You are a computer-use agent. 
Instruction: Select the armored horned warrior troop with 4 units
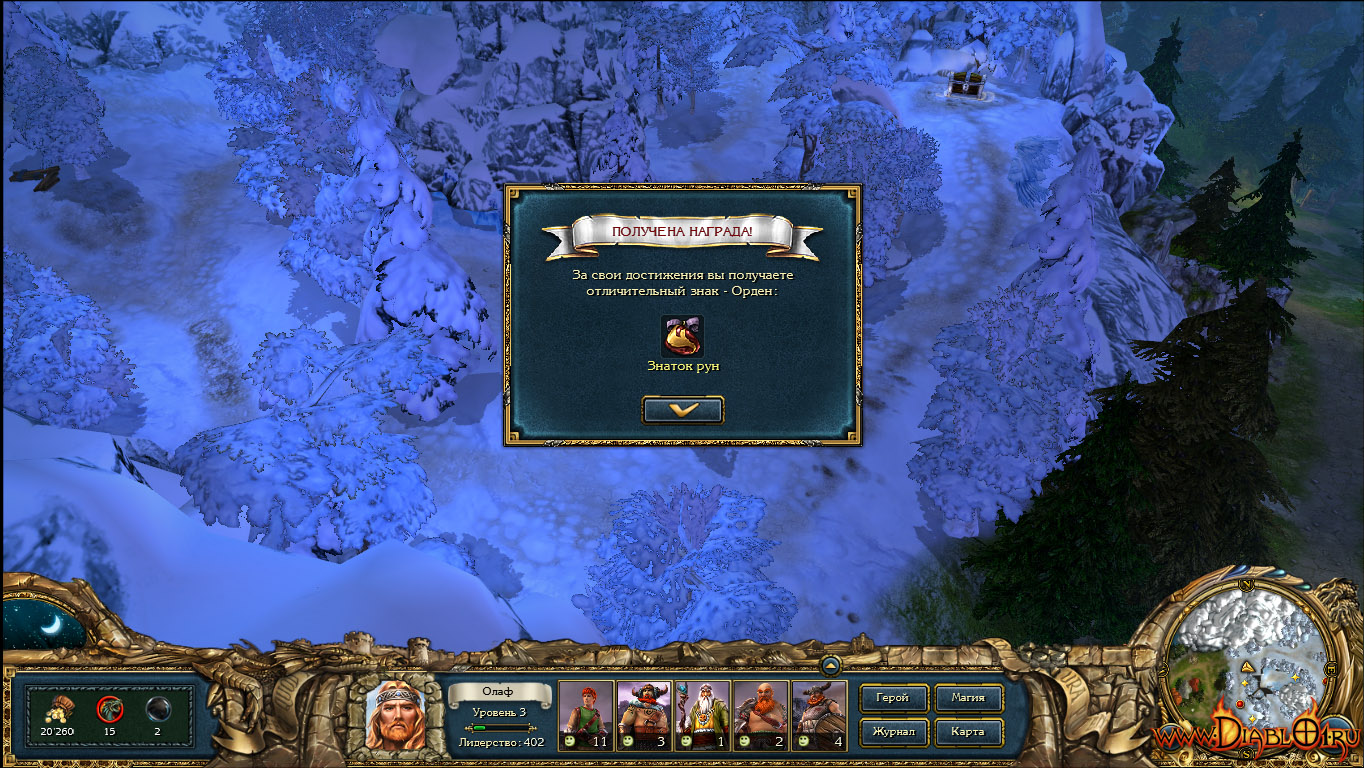(818, 715)
